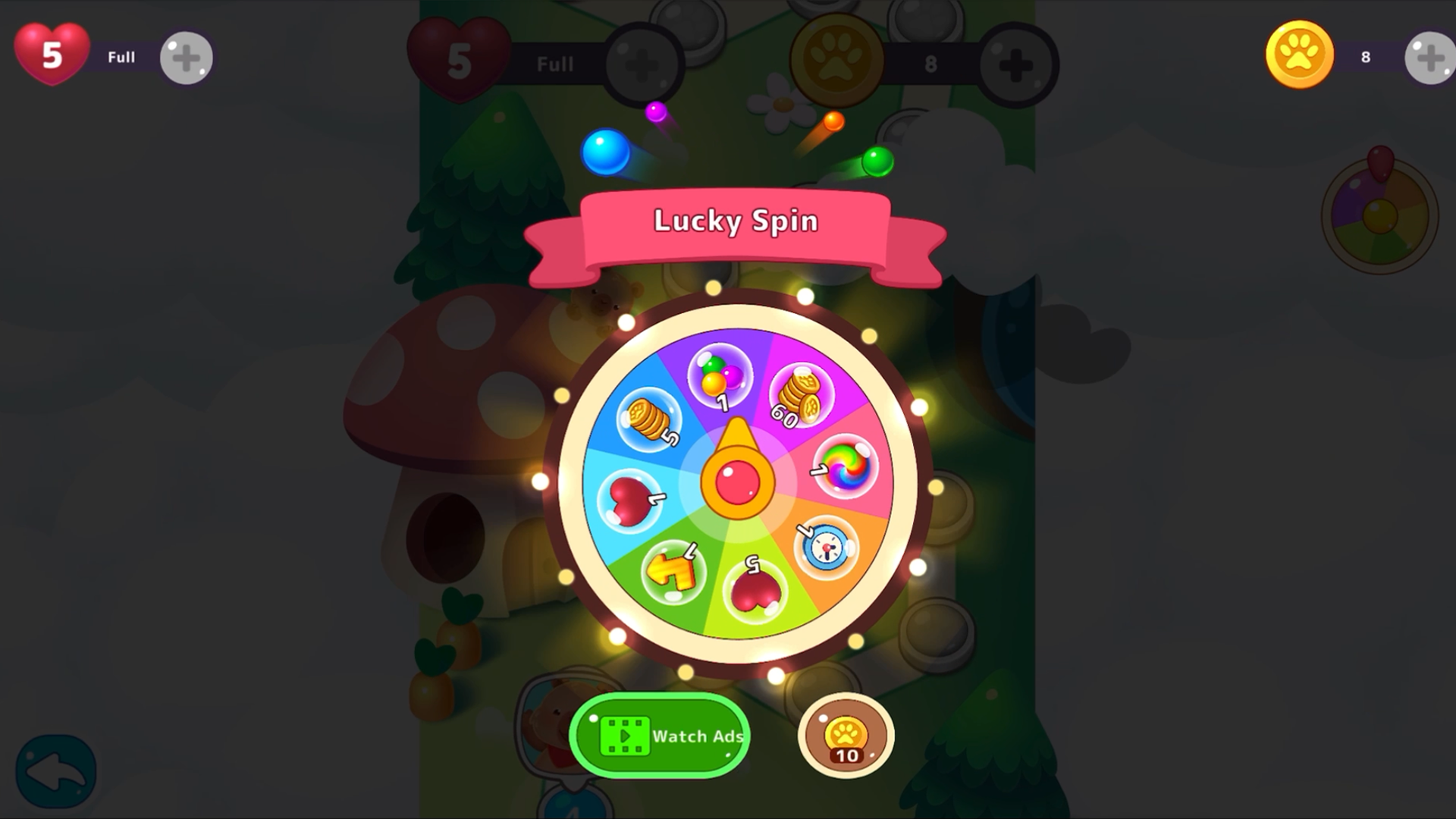
Task: Click the heart lives icon top left
Action: tap(51, 53)
